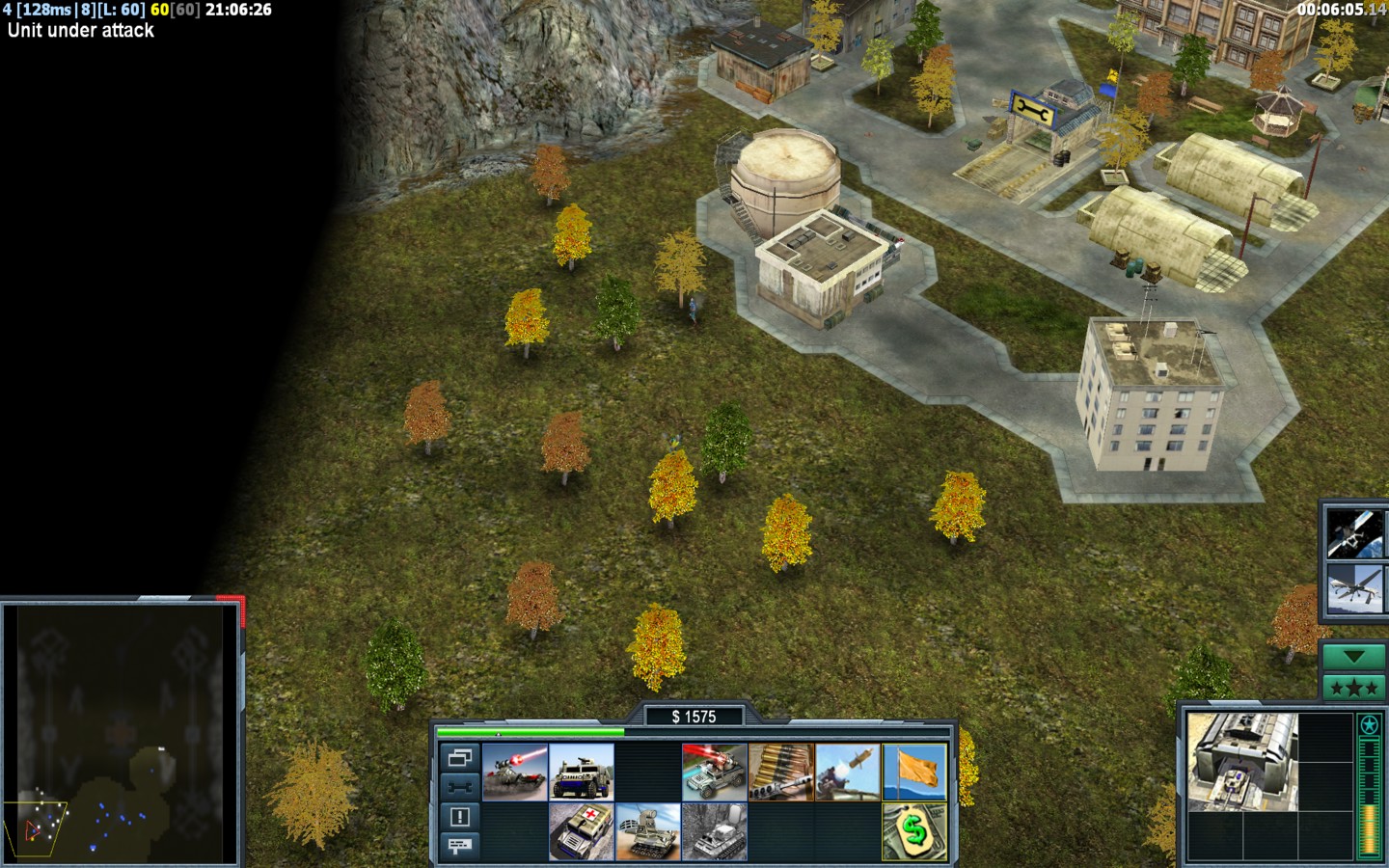This screenshot has height=868, width=1389.
Task: Build the laser Avenger vehicle
Action: pyautogui.click(x=715, y=773)
